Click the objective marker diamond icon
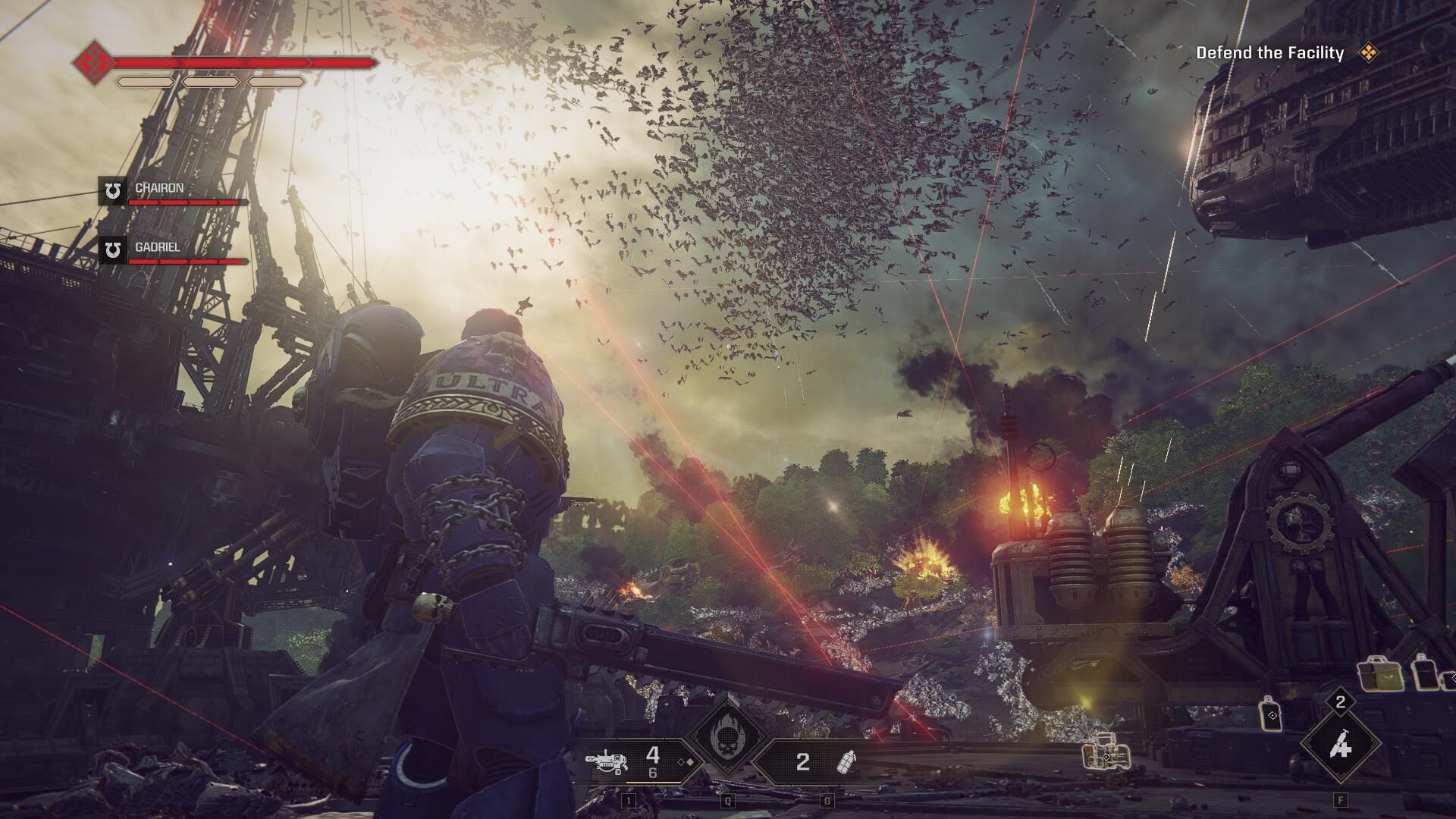Viewport: 1456px width, 819px height. tap(1368, 53)
